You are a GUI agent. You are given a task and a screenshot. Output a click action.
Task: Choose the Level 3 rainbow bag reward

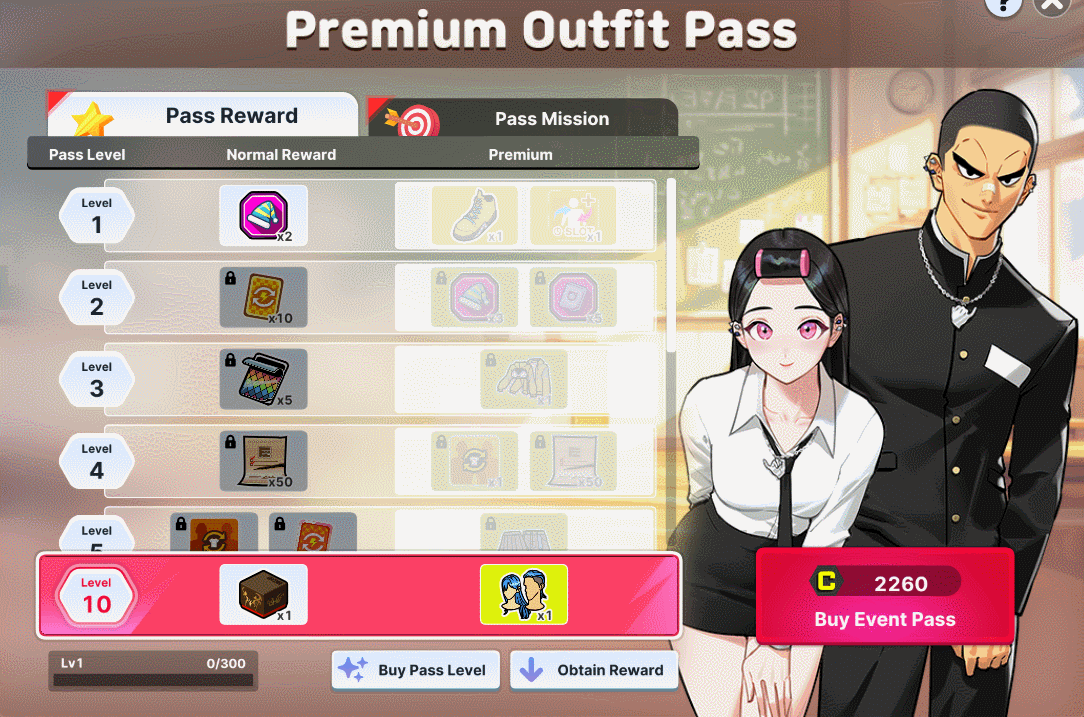click(x=263, y=379)
